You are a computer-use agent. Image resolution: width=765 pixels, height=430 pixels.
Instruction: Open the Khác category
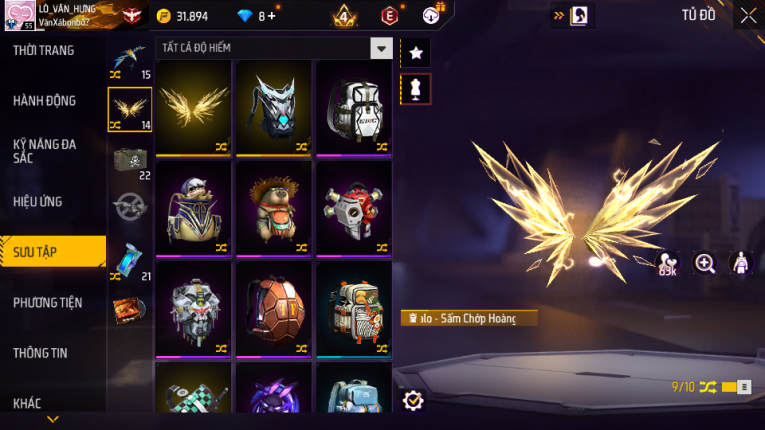(28, 403)
